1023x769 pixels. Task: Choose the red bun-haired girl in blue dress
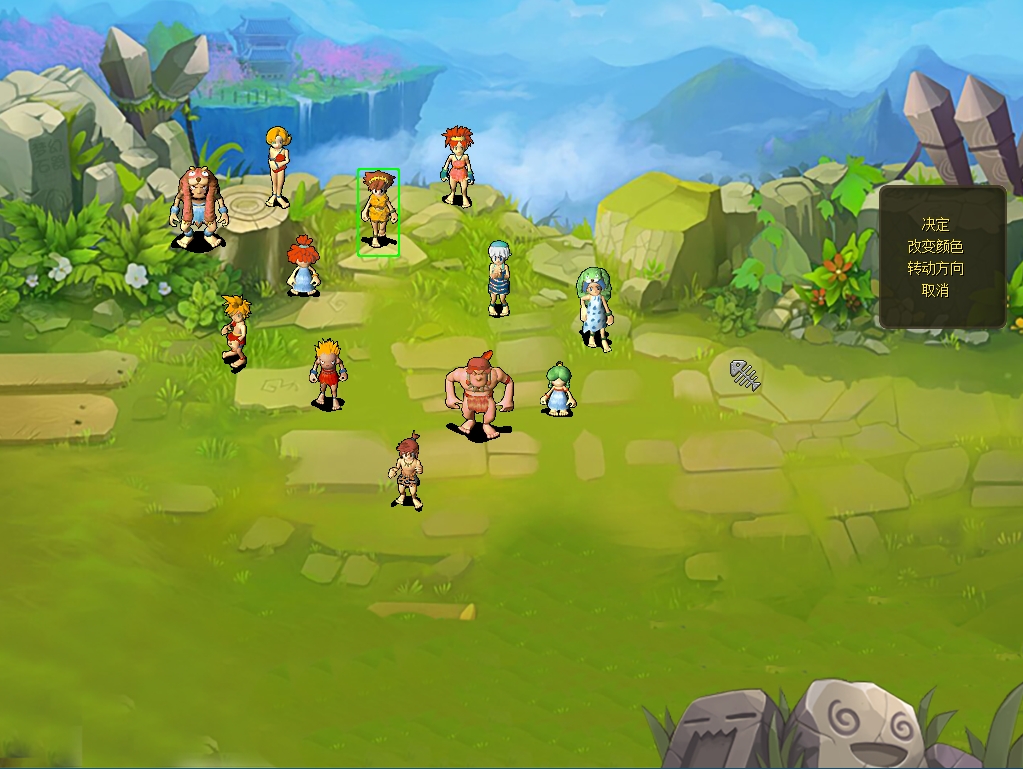pos(302,266)
